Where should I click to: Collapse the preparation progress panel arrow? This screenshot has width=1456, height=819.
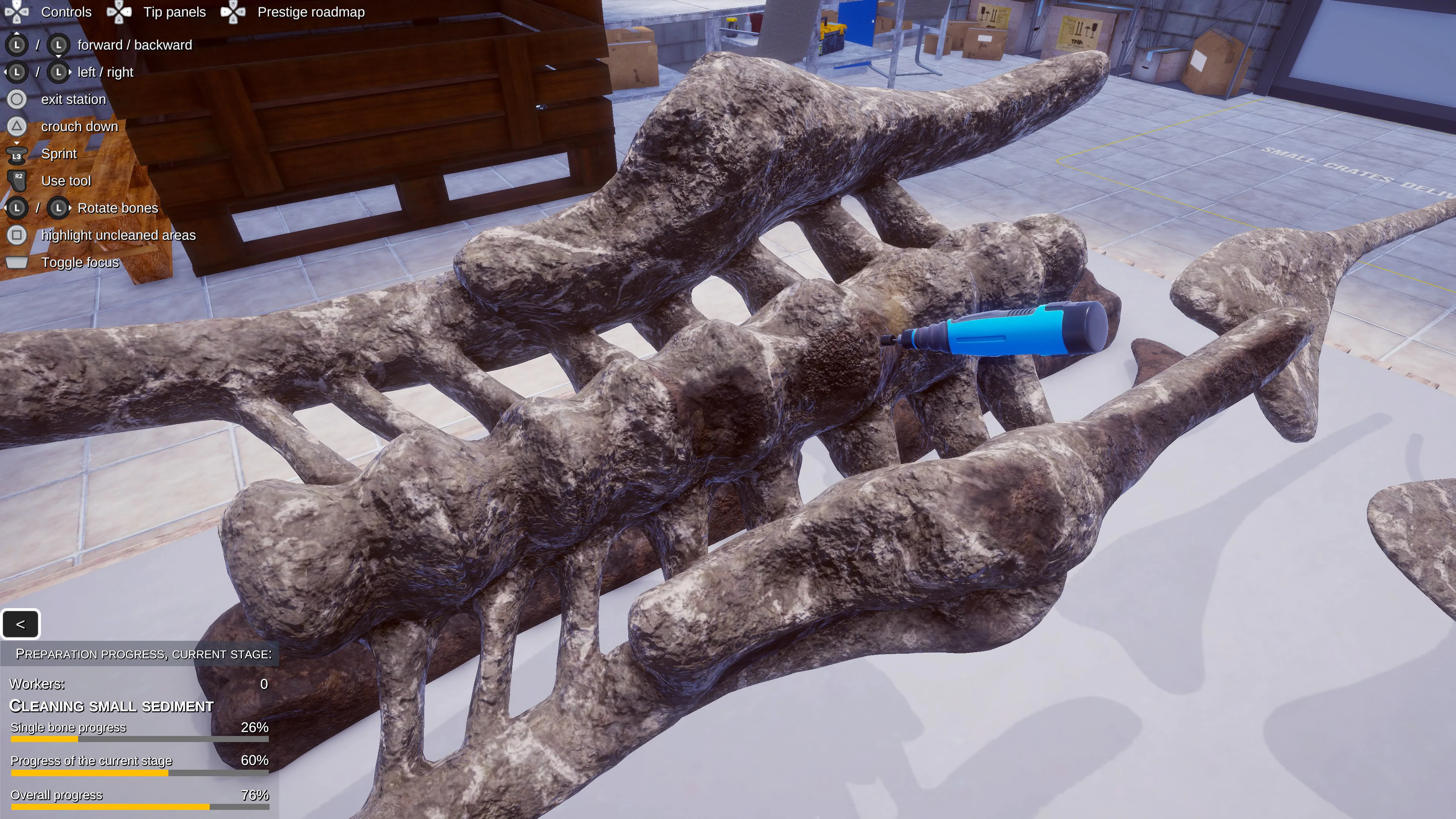(x=20, y=624)
